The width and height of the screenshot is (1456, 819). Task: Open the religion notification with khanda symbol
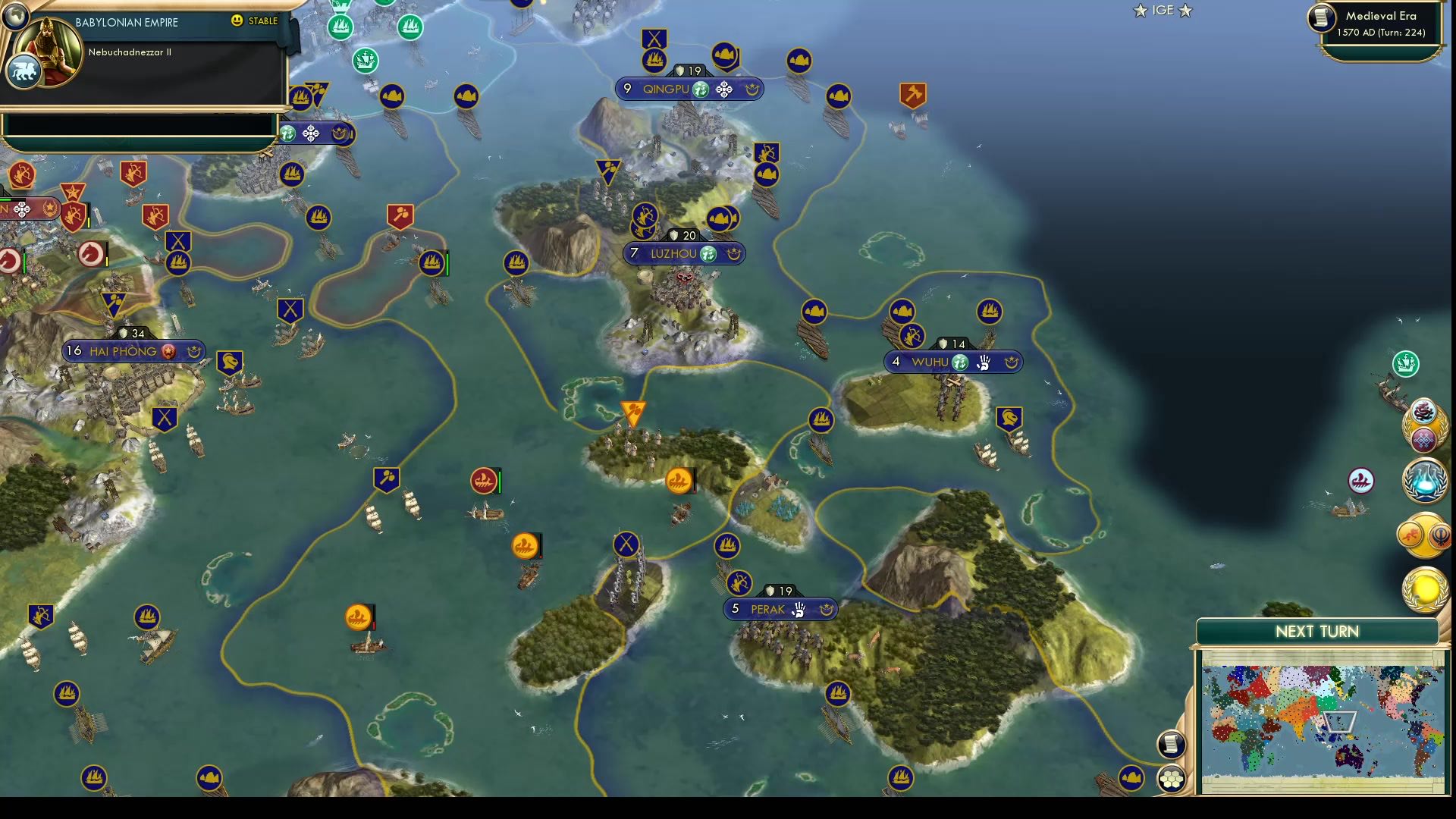1441,535
